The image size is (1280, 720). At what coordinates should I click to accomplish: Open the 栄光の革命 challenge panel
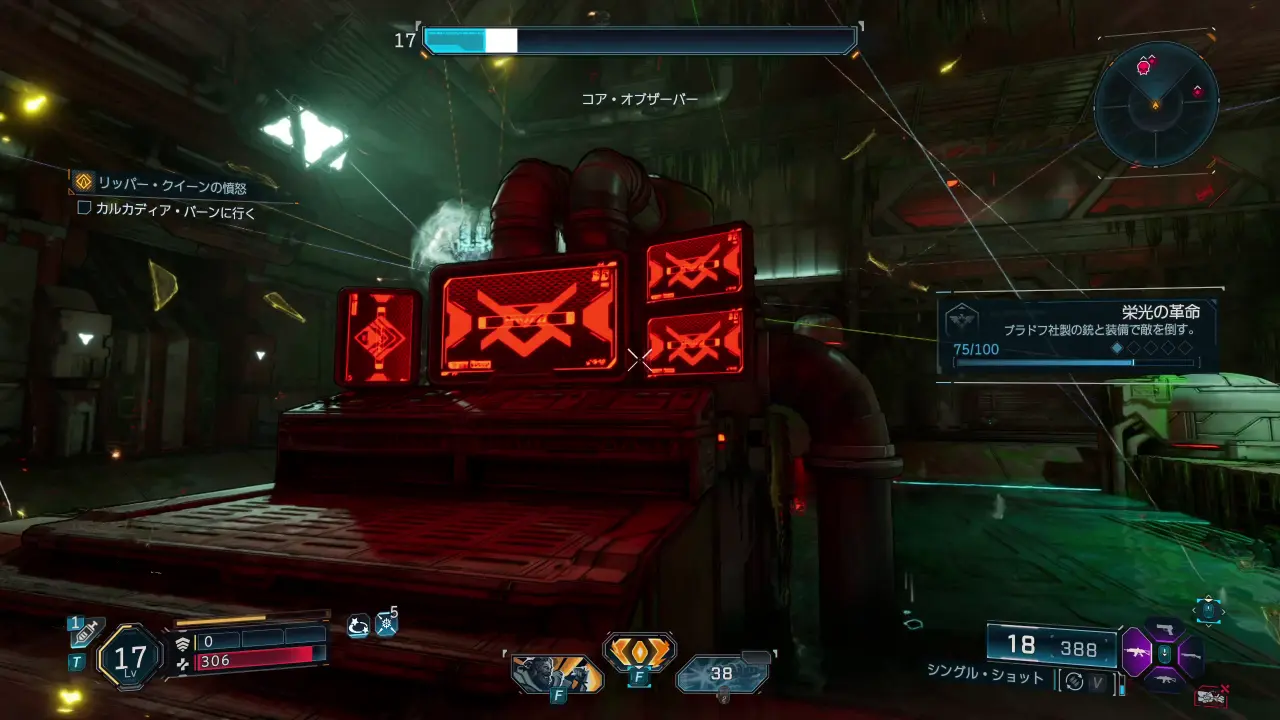(x=1077, y=334)
